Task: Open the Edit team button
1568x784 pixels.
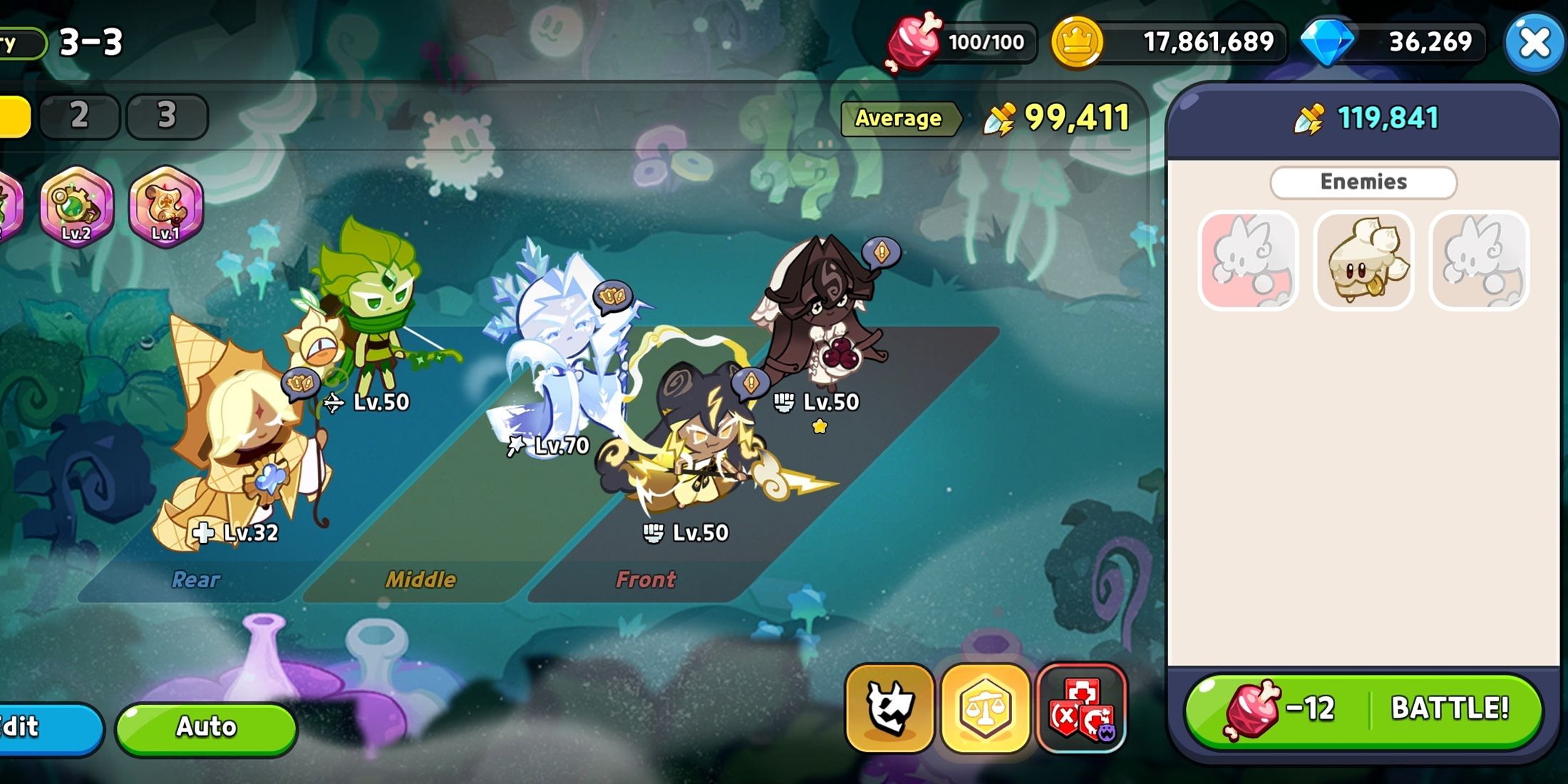Action: click(43, 727)
